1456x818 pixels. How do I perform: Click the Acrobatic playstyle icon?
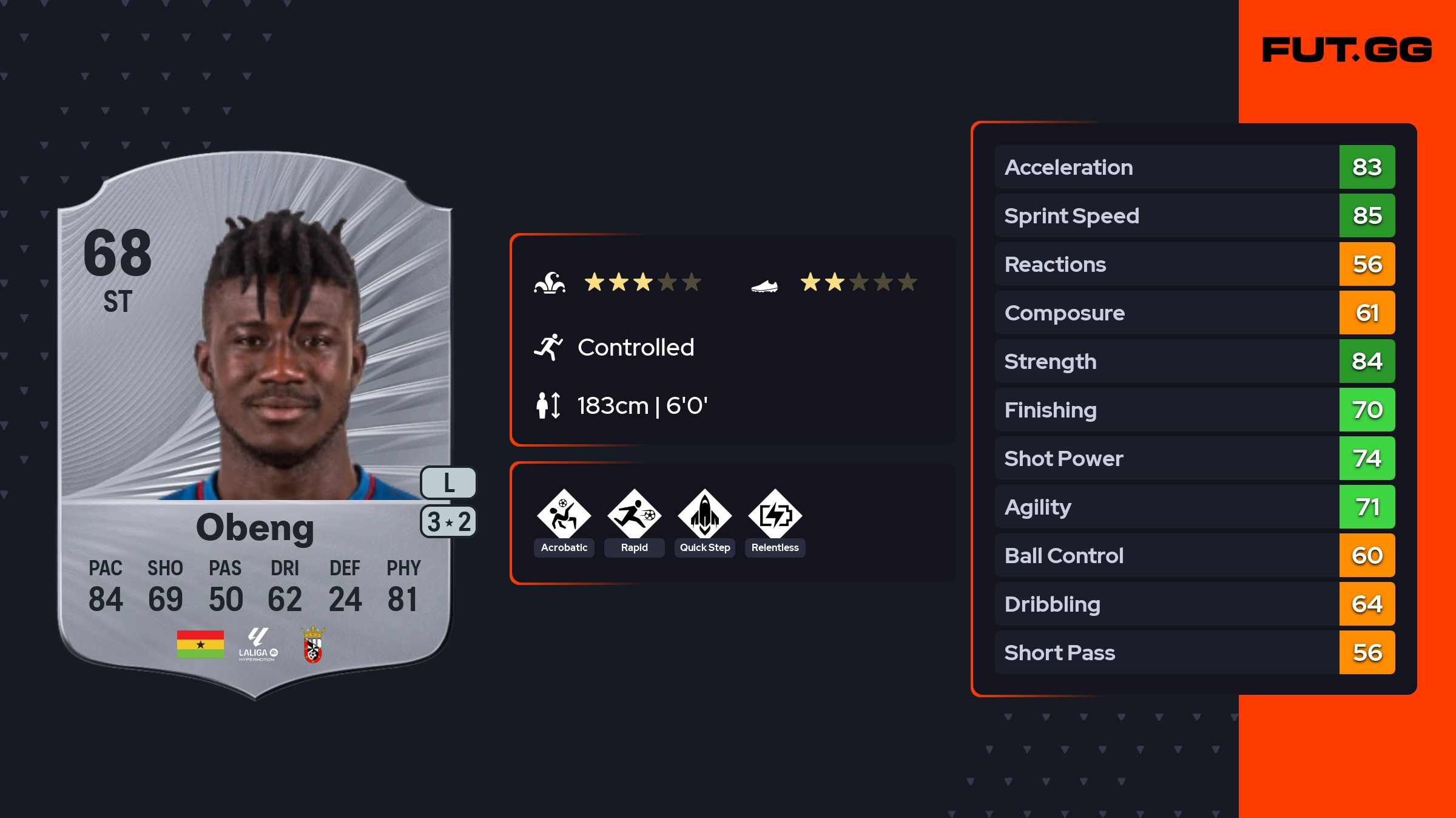(x=564, y=515)
